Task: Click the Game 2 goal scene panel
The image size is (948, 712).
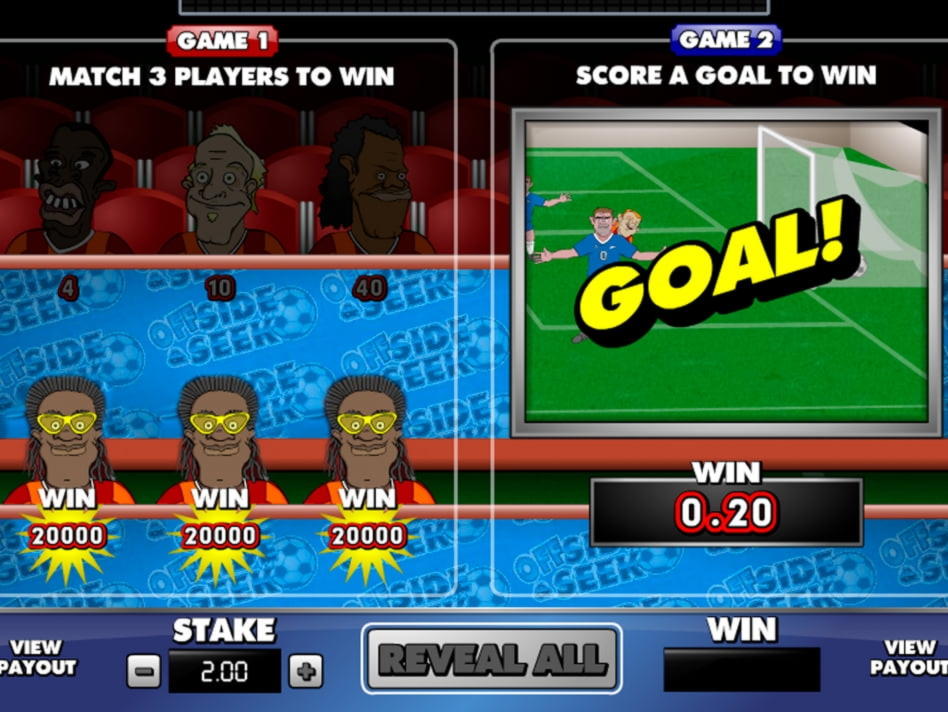Action: (726, 272)
